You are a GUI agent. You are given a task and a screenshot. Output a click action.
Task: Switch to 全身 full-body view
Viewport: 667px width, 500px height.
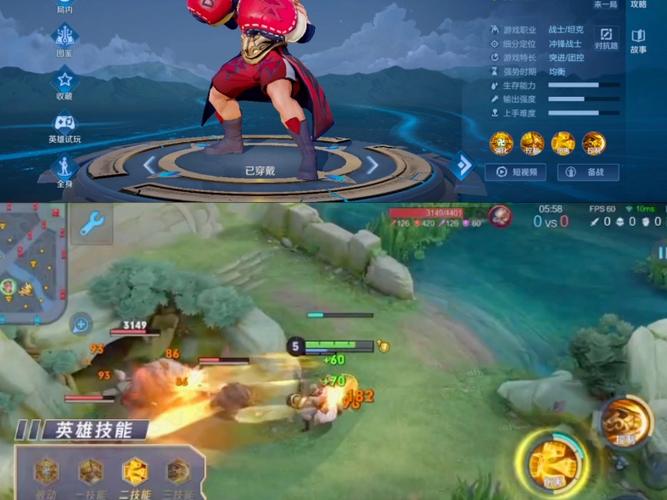pyautogui.click(x=65, y=168)
